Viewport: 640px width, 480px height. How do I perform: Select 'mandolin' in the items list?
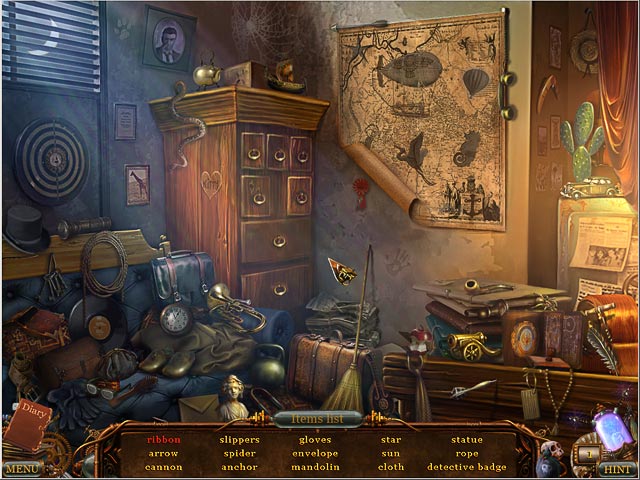(315, 467)
